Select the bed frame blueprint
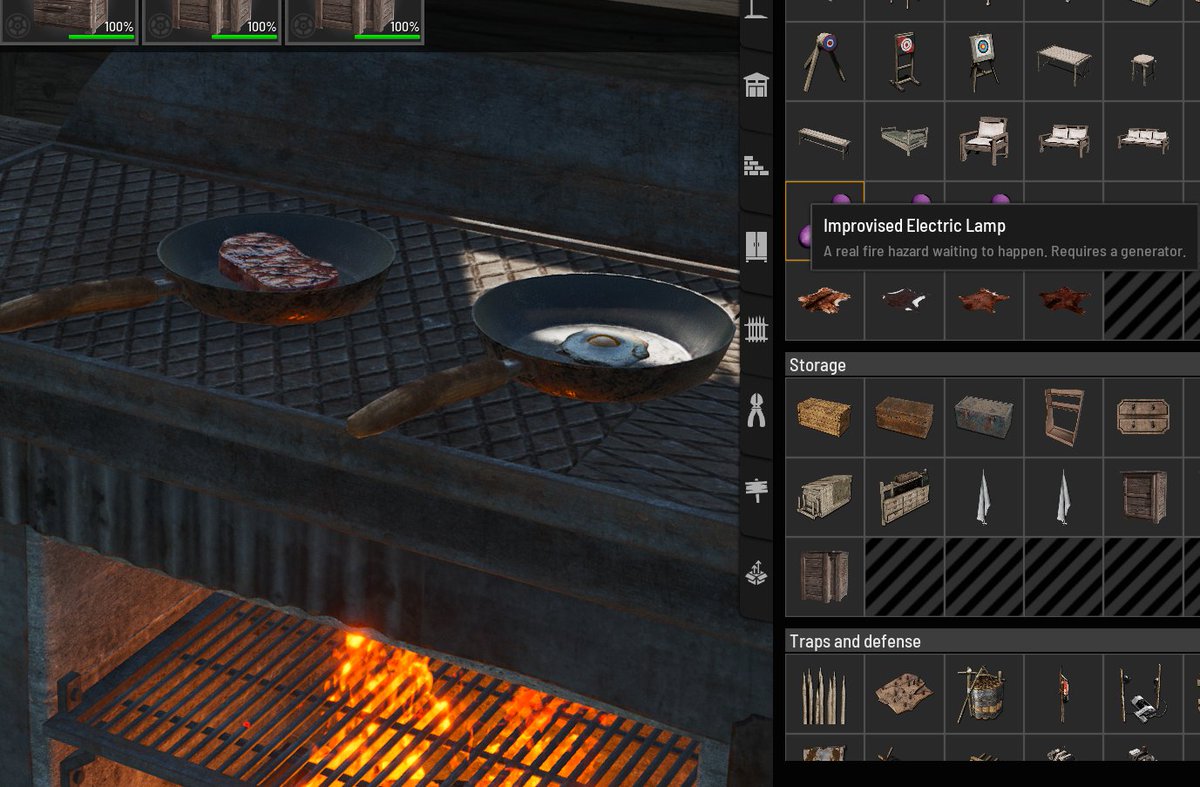 click(x=904, y=141)
